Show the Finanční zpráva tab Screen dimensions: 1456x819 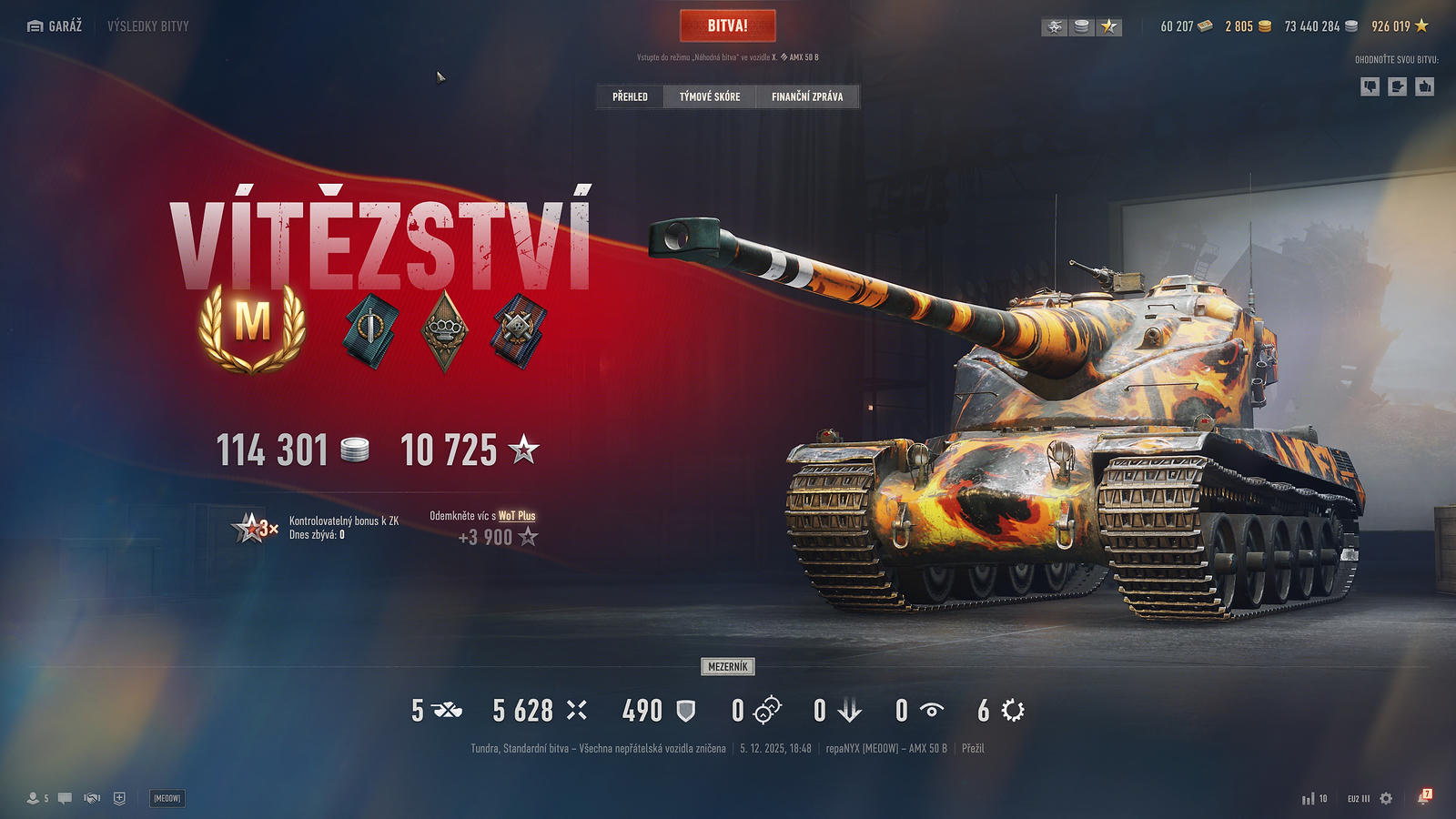point(807,96)
